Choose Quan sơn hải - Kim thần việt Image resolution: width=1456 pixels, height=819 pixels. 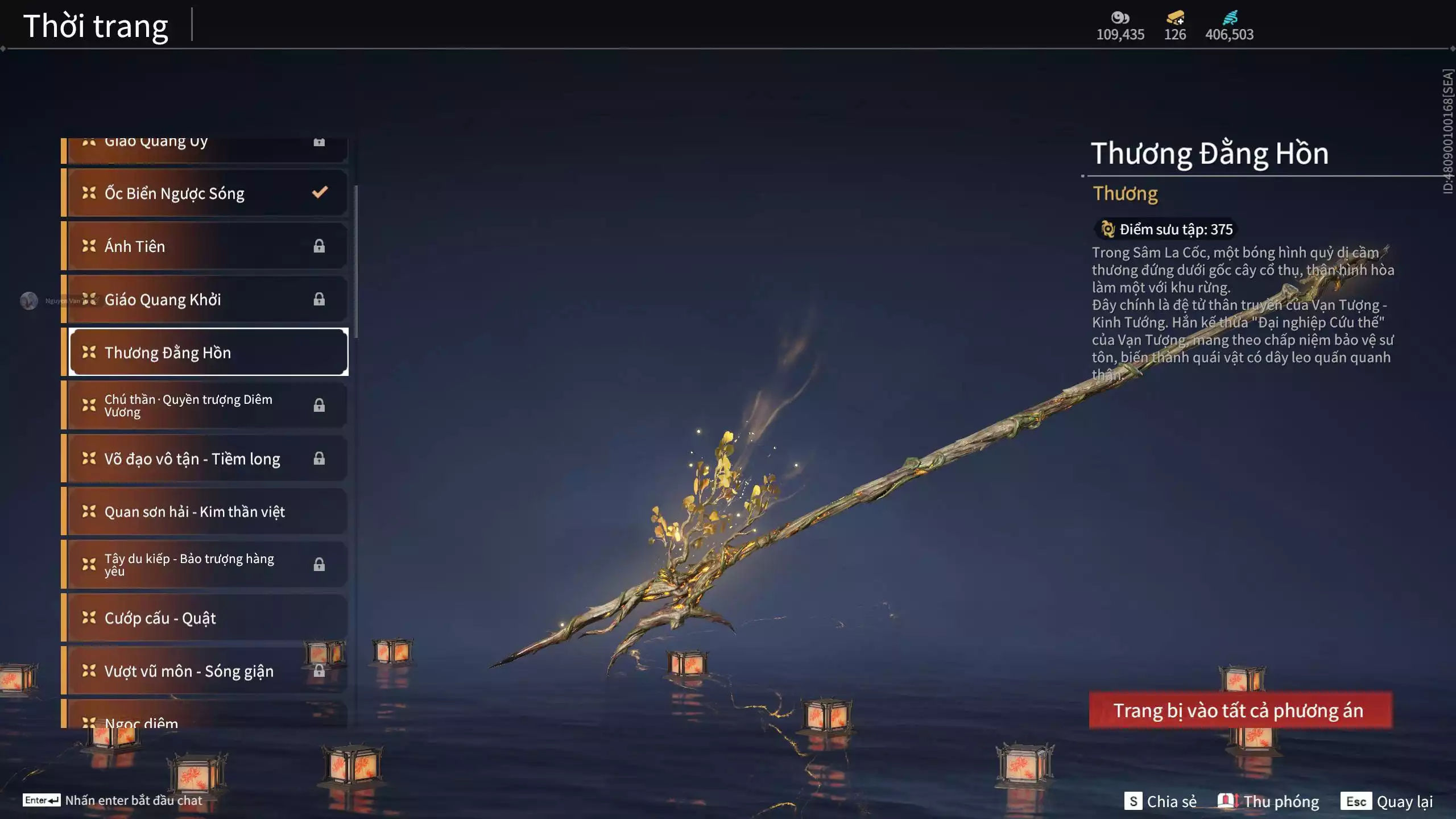coord(205,512)
